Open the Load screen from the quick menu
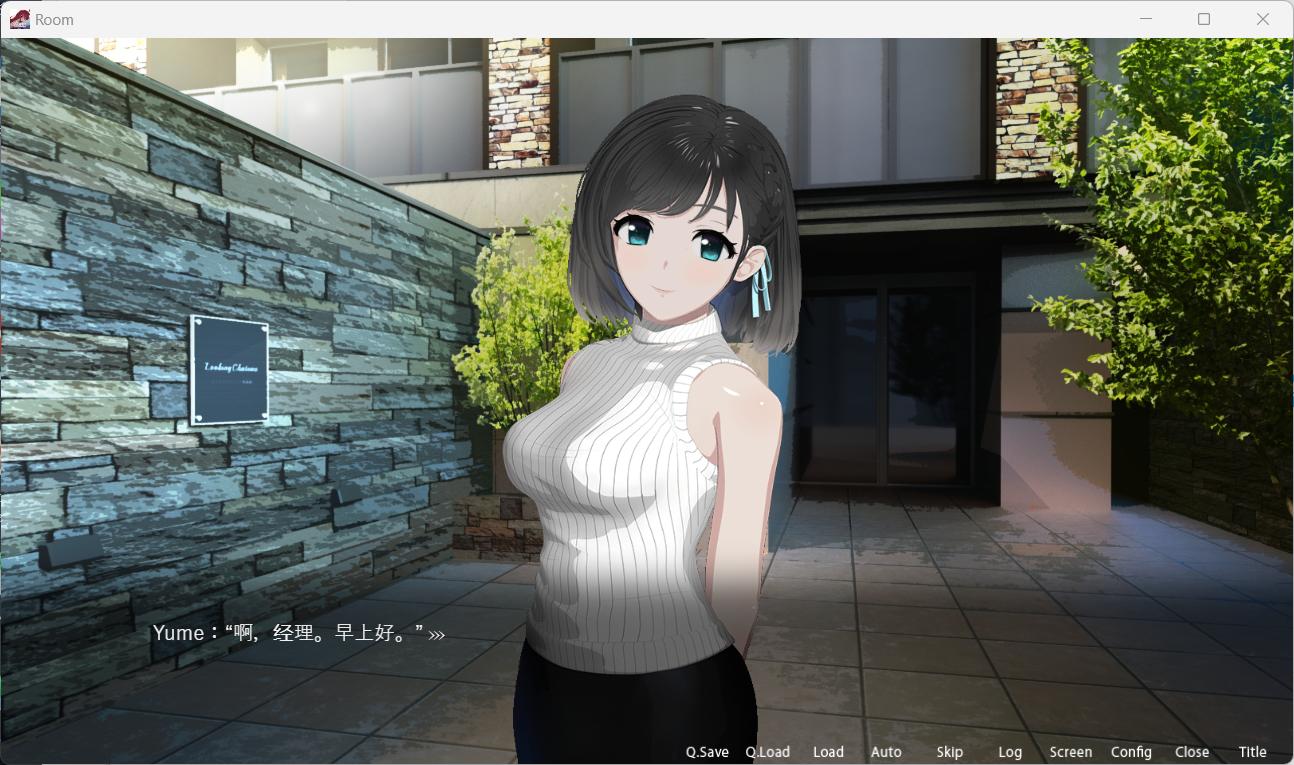 [828, 751]
